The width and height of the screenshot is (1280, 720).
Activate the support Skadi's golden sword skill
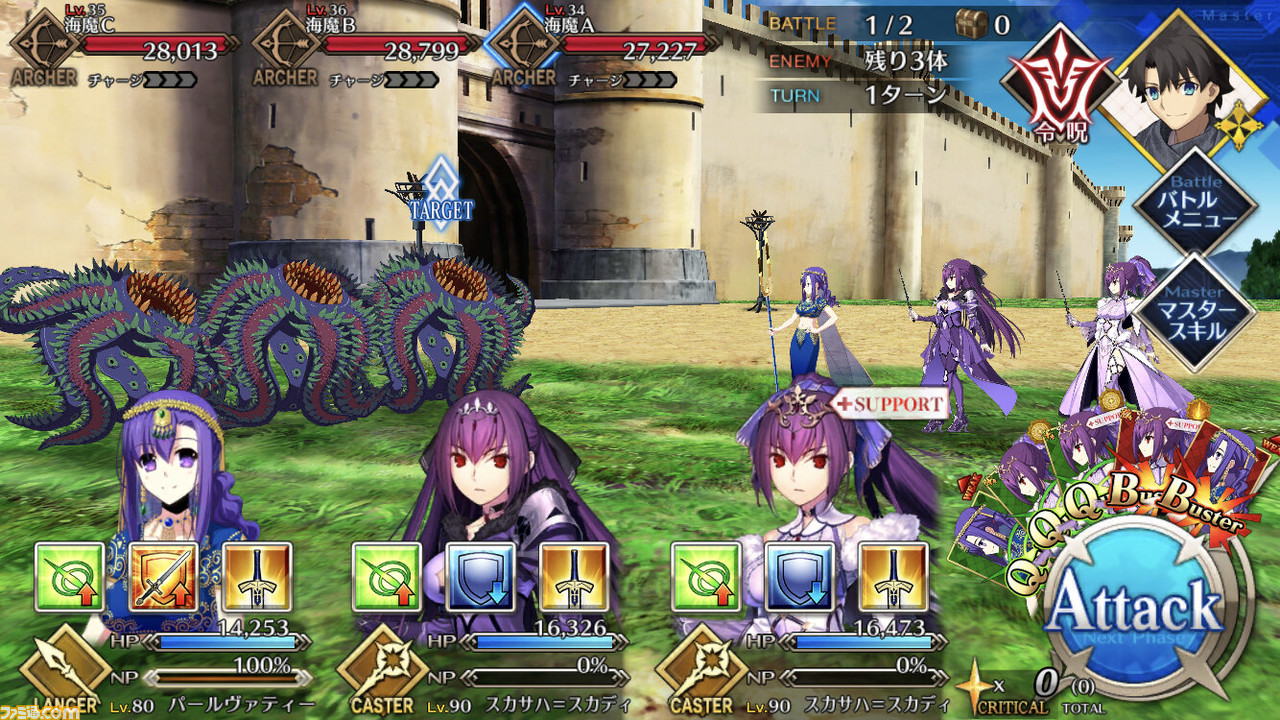893,577
